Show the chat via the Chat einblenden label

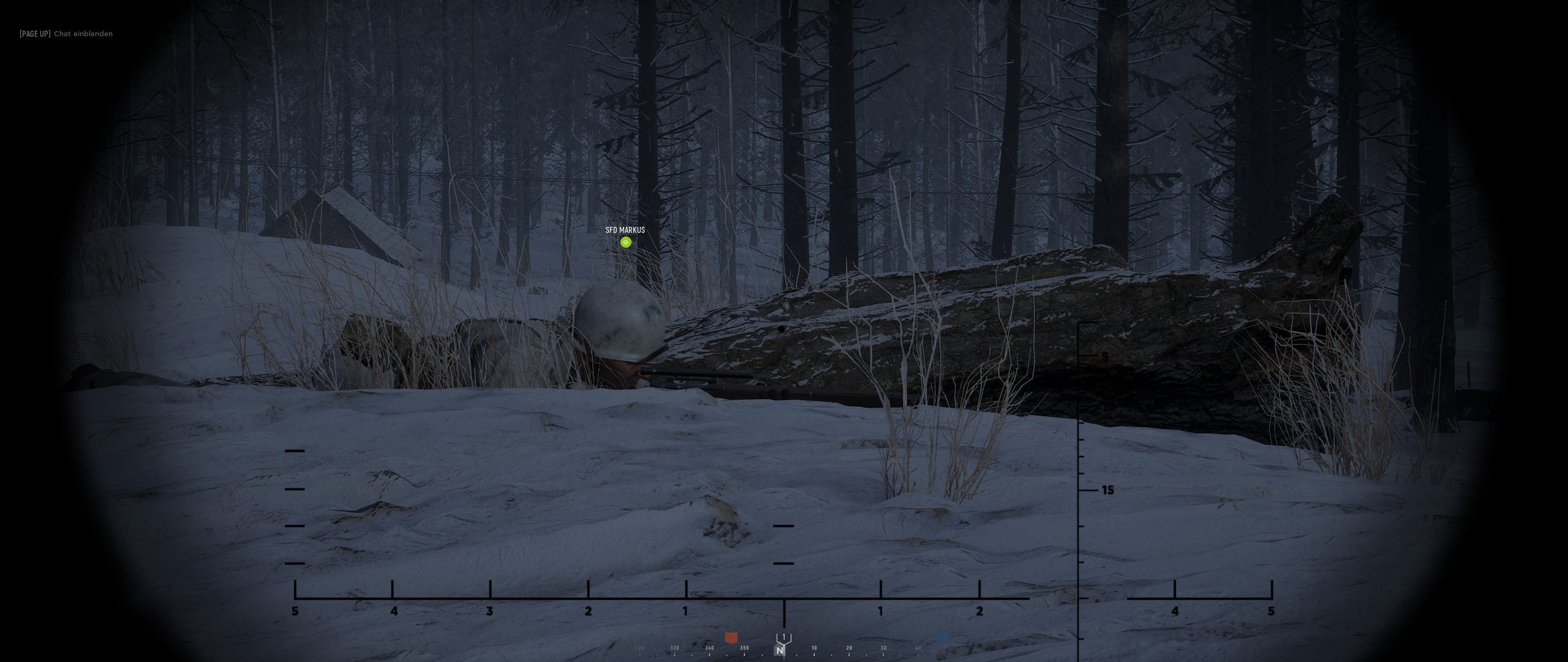[83, 34]
